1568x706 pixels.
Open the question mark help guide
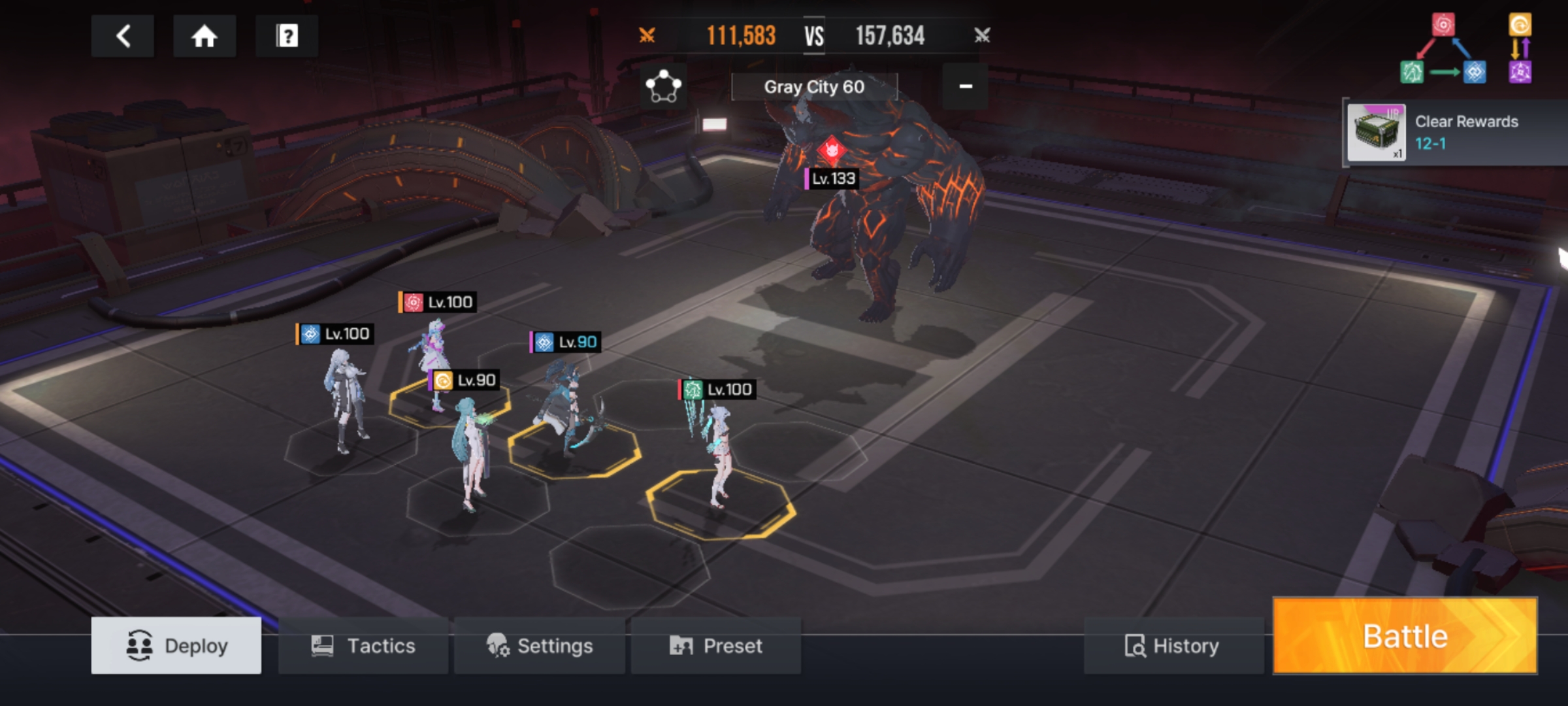(x=287, y=36)
